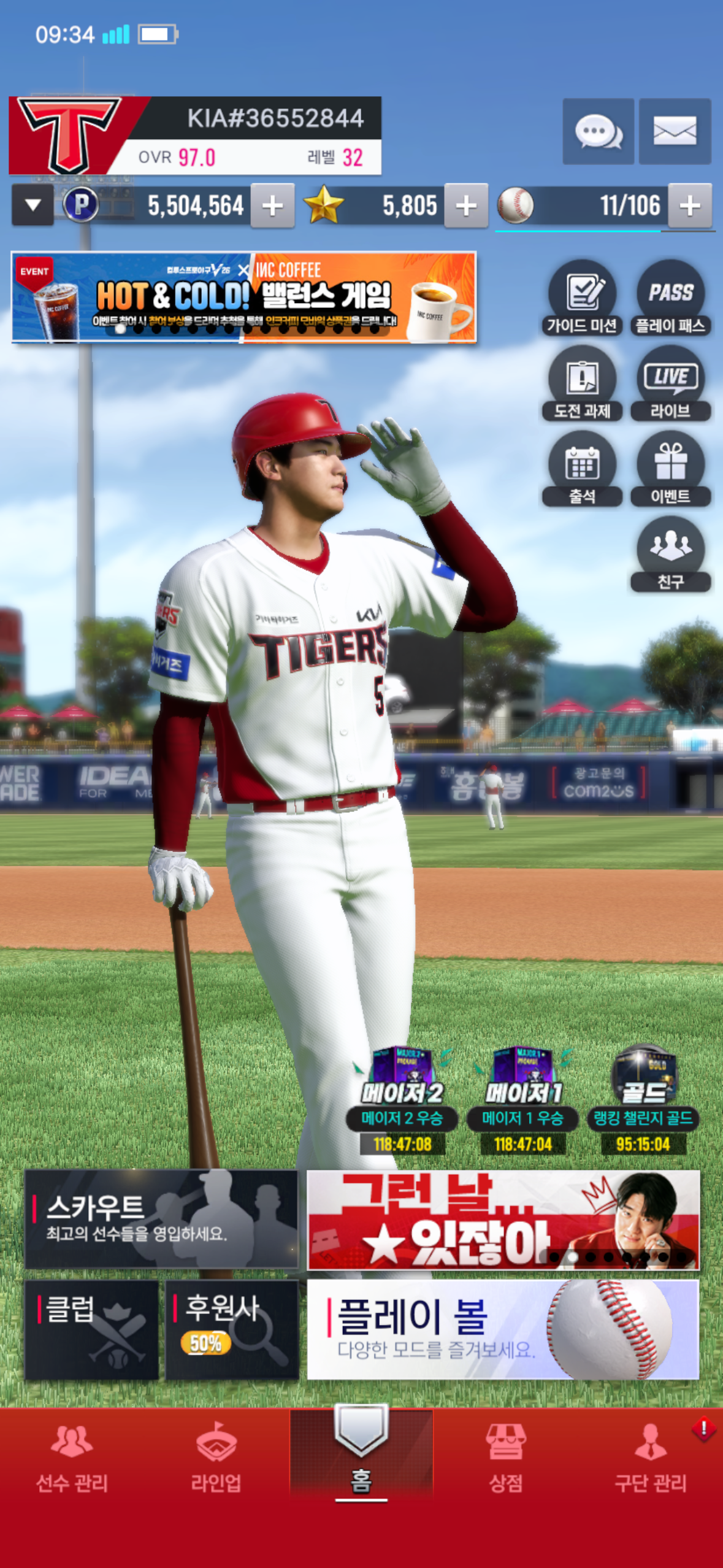Open the mailbox envelope icon
The width and height of the screenshot is (723, 1568).
point(675,131)
